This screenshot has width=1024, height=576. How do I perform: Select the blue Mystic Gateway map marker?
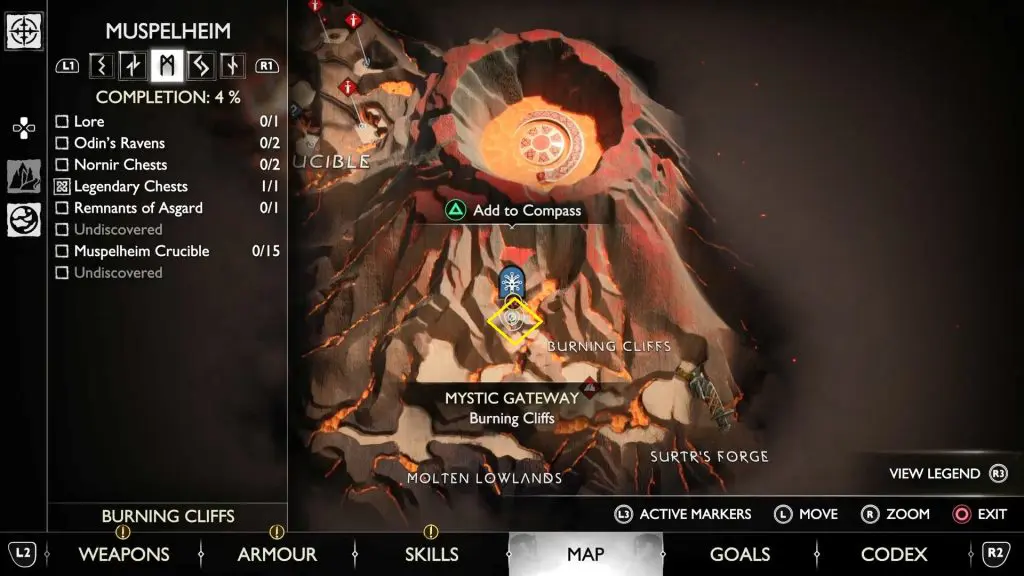513,282
